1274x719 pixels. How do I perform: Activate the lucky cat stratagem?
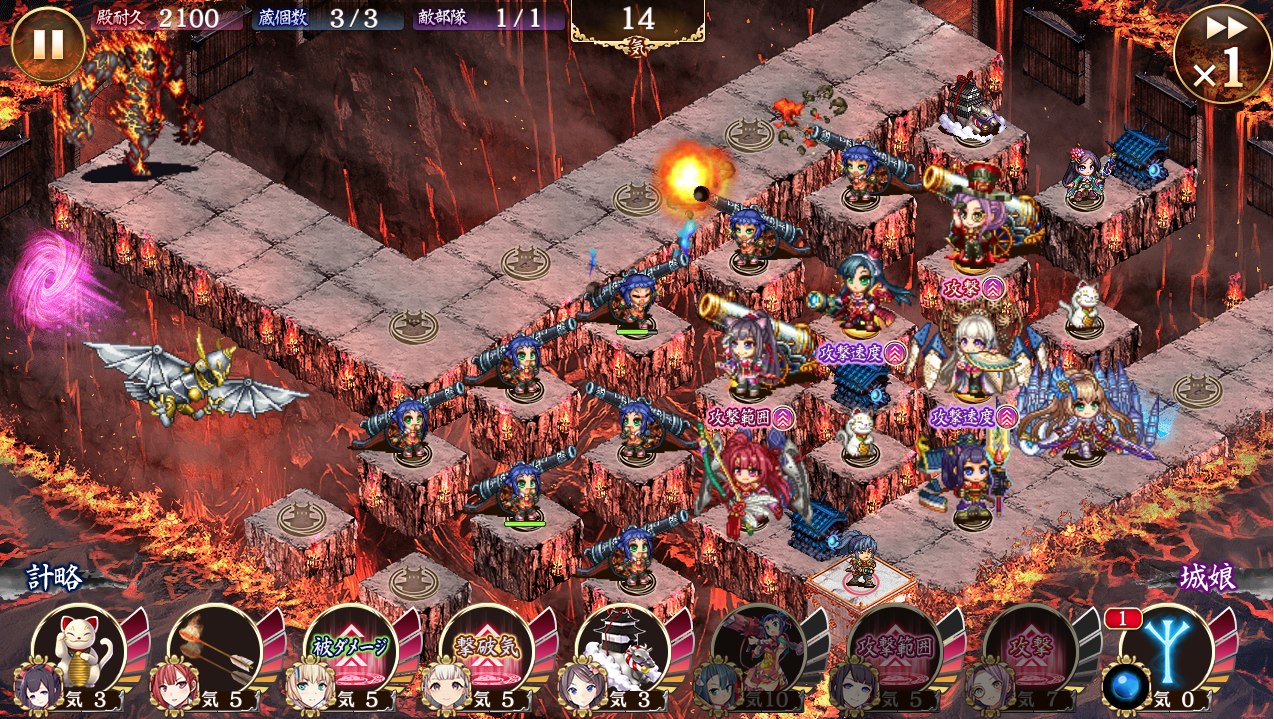tap(78, 651)
